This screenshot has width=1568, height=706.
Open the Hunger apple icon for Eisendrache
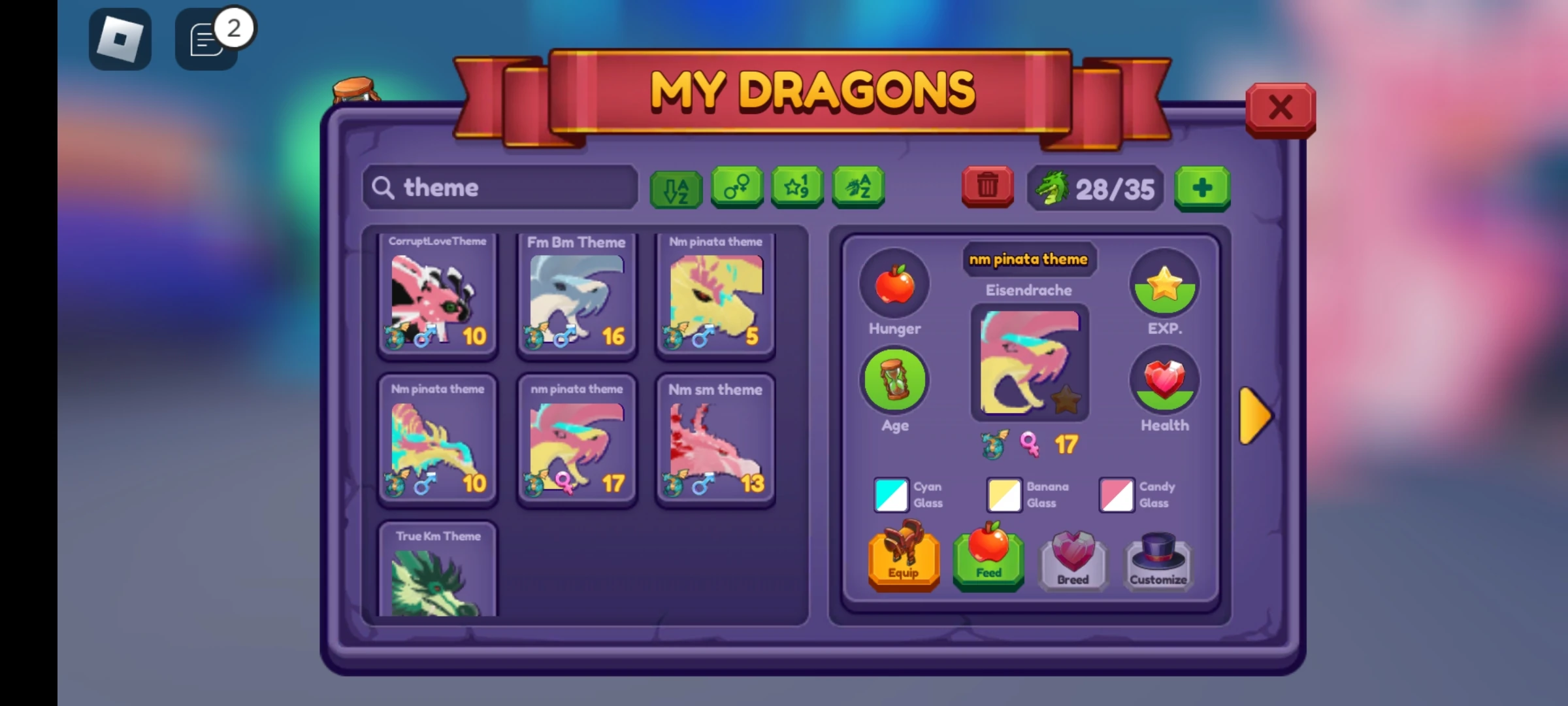click(x=894, y=284)
